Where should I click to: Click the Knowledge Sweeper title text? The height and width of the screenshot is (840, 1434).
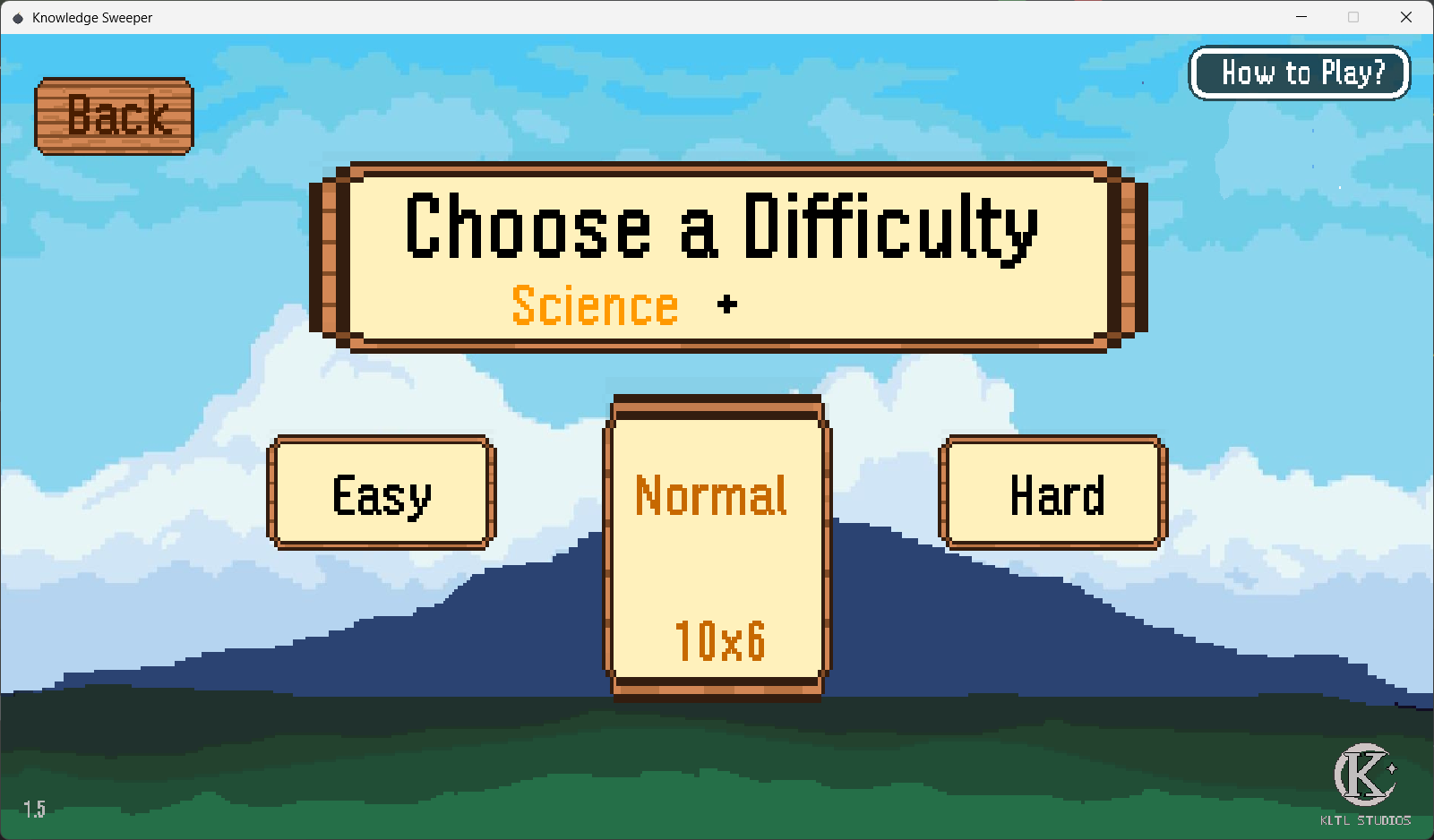(91, 17)
